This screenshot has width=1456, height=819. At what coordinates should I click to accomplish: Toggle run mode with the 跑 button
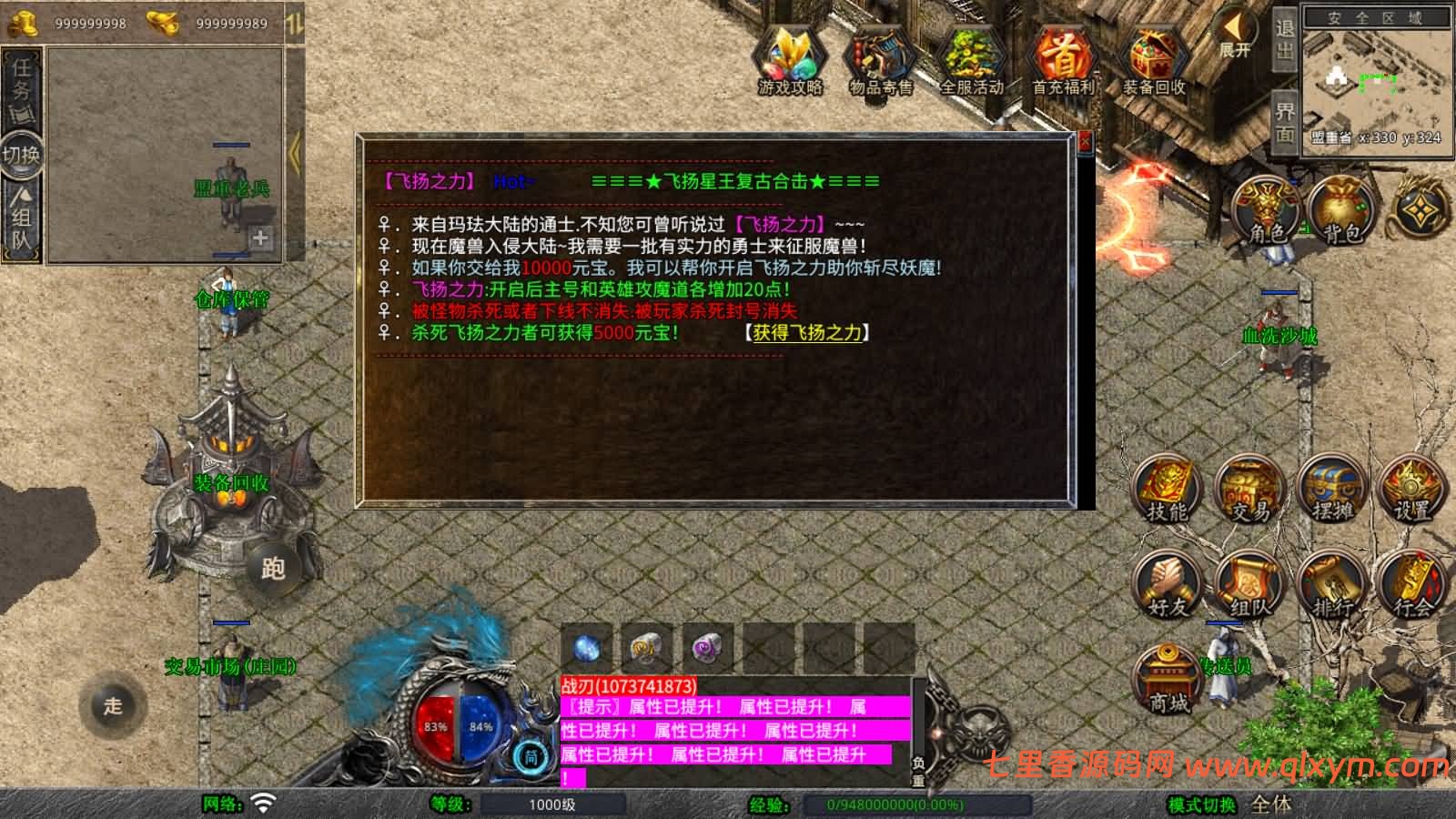272,567
